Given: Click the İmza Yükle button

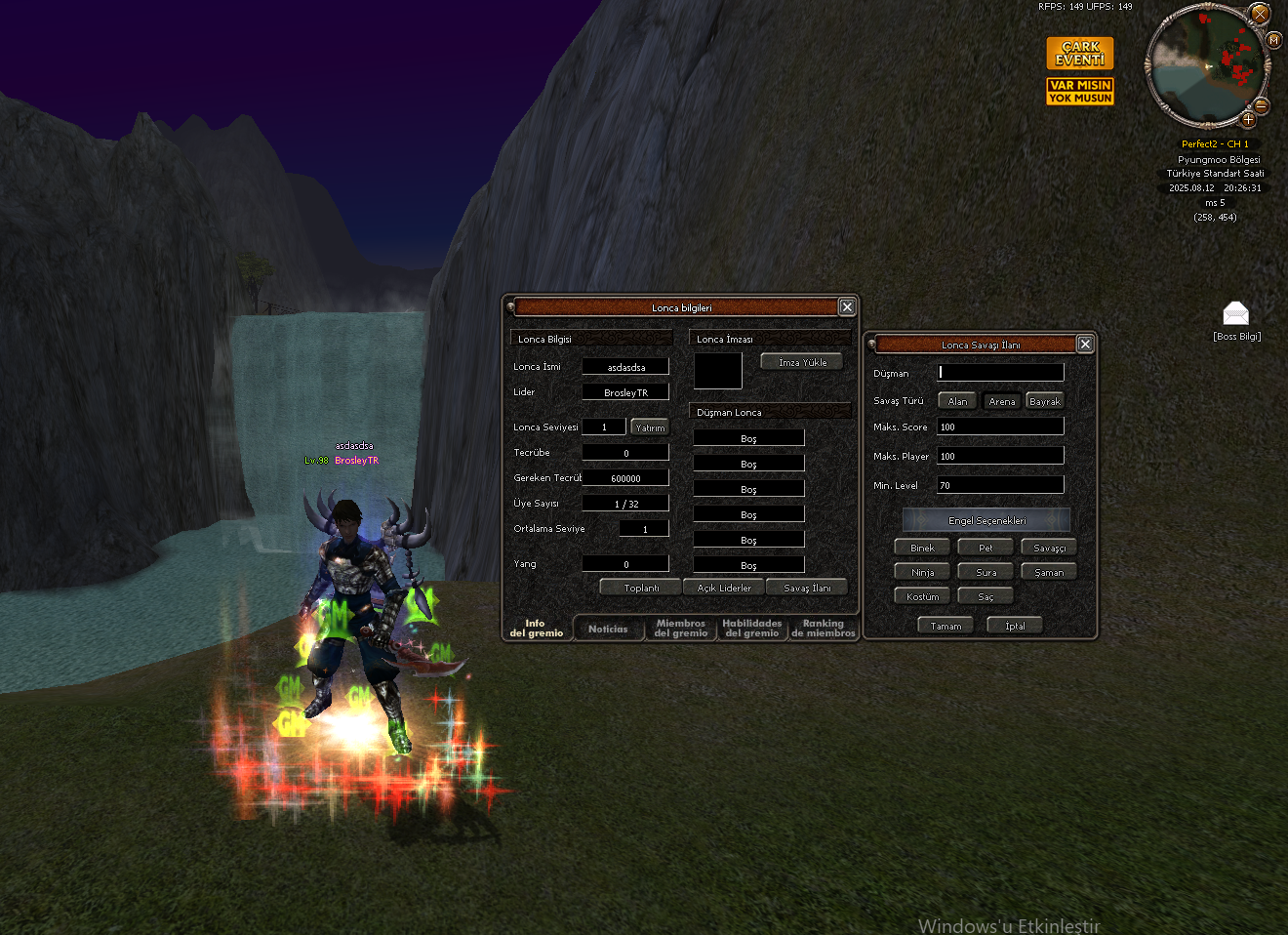Looking at the screenshot, I should pyautogui.click(x=802, y=362).
